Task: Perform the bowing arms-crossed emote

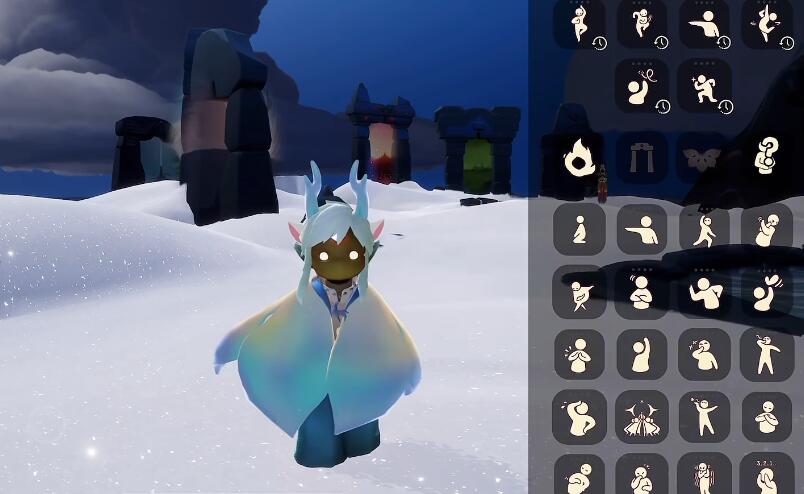Action: click(x=767, y=416)
